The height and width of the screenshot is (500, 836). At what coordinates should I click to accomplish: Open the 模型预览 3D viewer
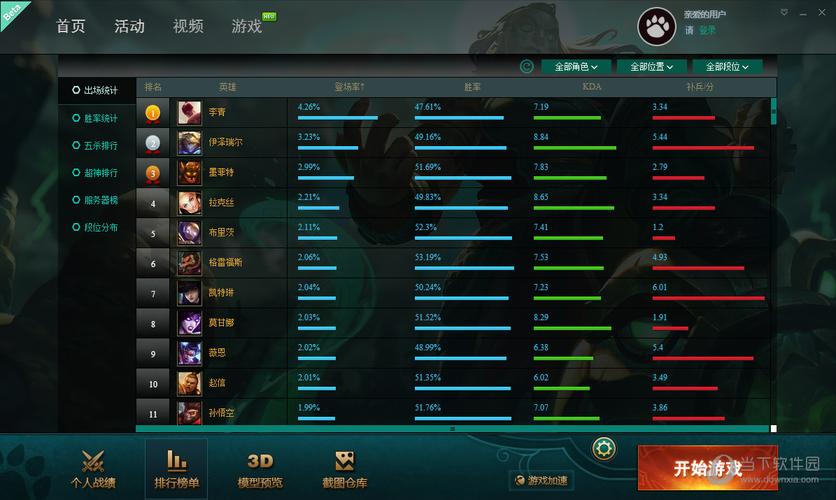(x=260, y=470)
